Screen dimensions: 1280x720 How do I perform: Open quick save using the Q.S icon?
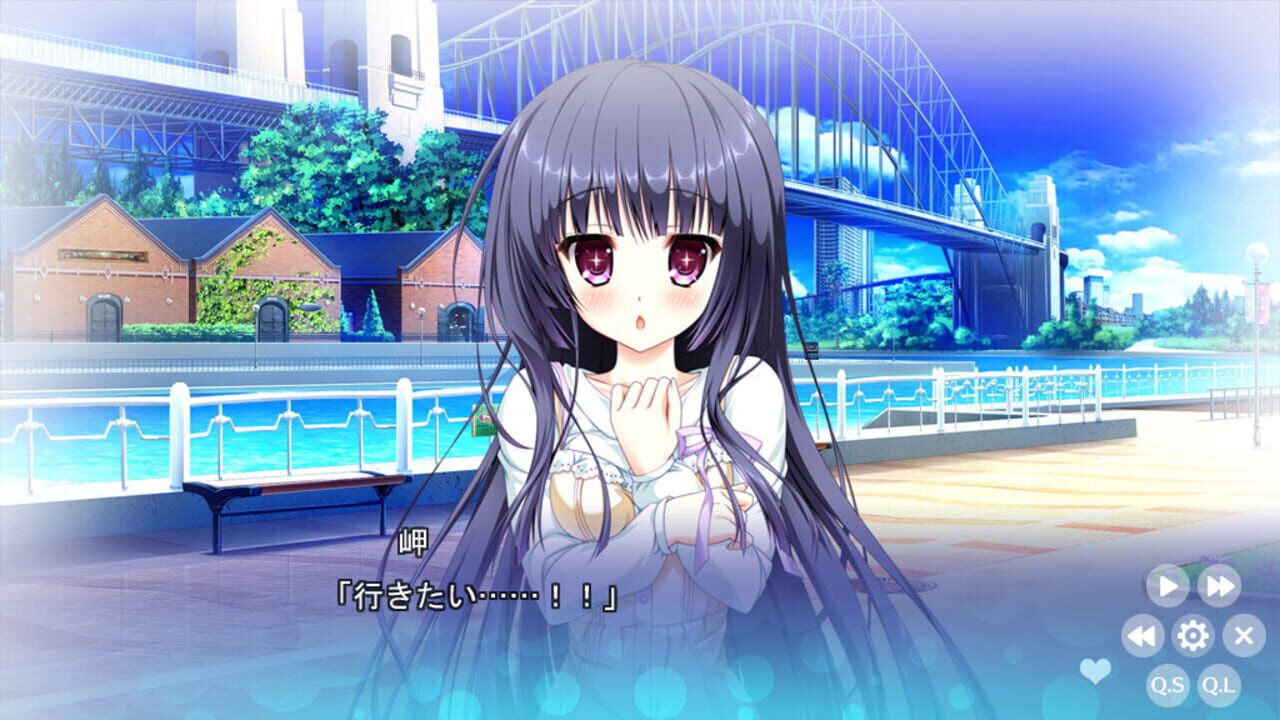1168,684
